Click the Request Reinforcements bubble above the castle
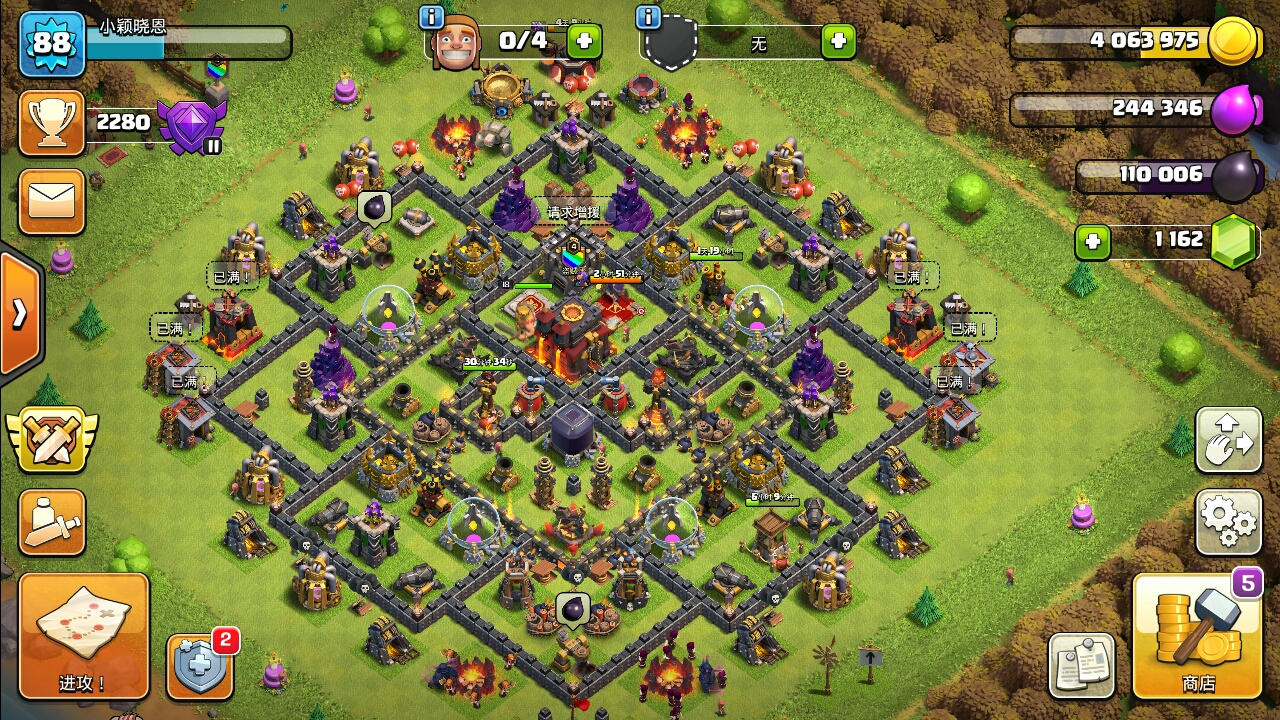The width and height of the screenshot is (1280, 720). [574, 212]
